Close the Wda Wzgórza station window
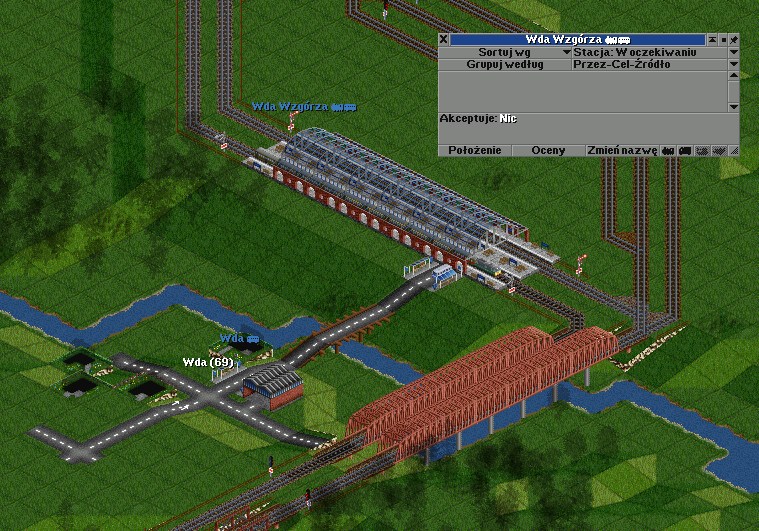759x531 pixels. pos(444,39)
